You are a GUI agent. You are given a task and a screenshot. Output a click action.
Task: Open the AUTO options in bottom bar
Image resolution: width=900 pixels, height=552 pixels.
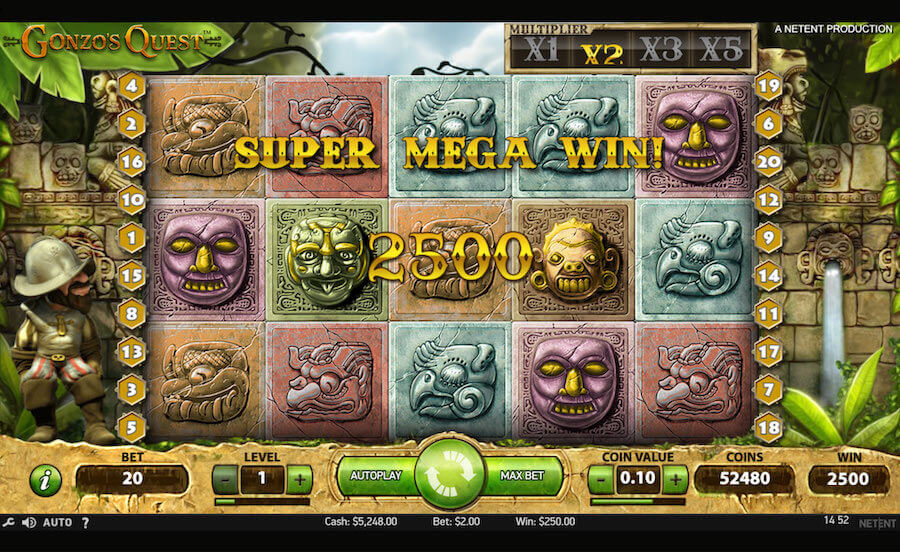coord(57,522)
